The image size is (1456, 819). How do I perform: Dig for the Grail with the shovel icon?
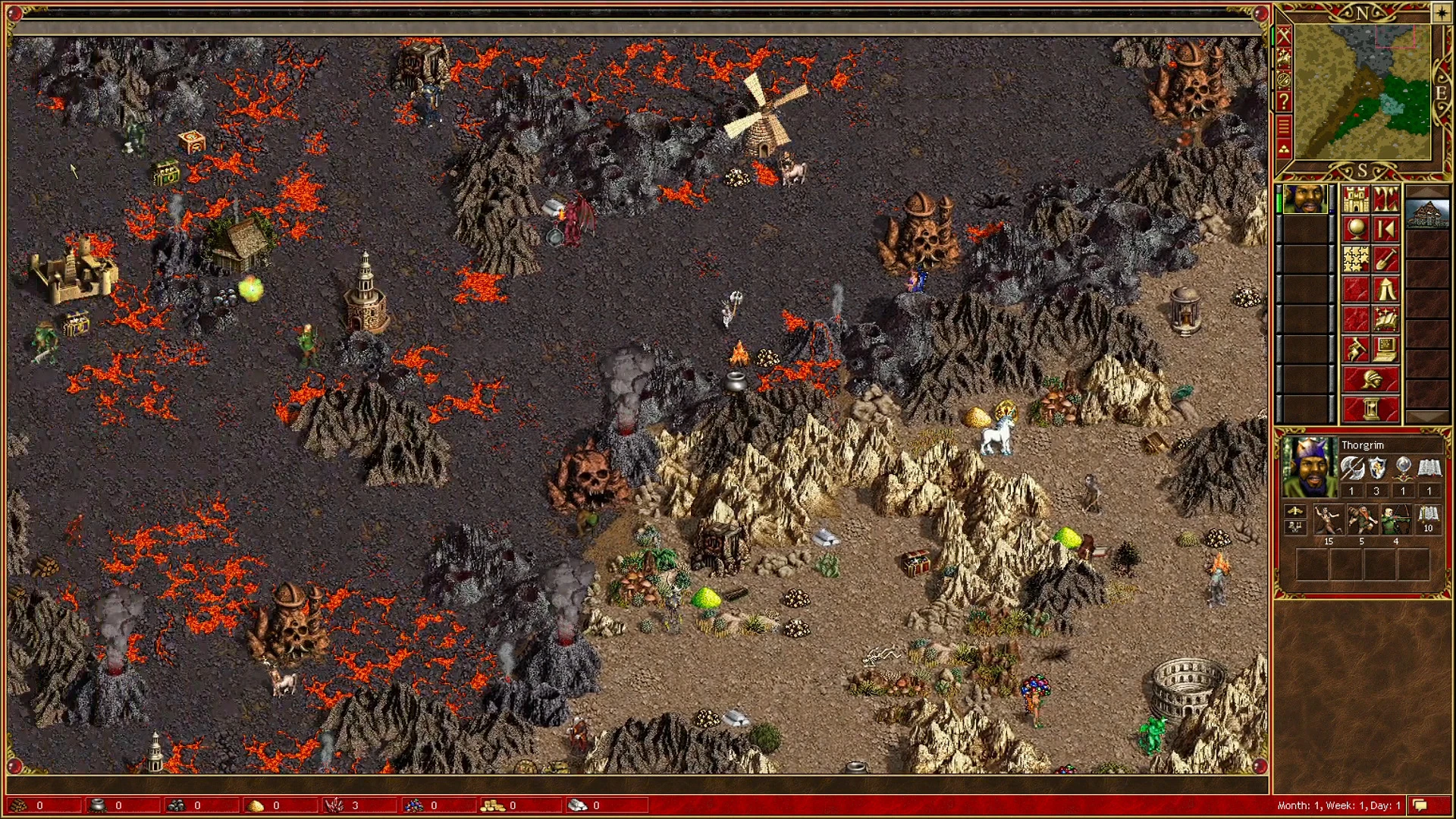tap(1386, 260)
